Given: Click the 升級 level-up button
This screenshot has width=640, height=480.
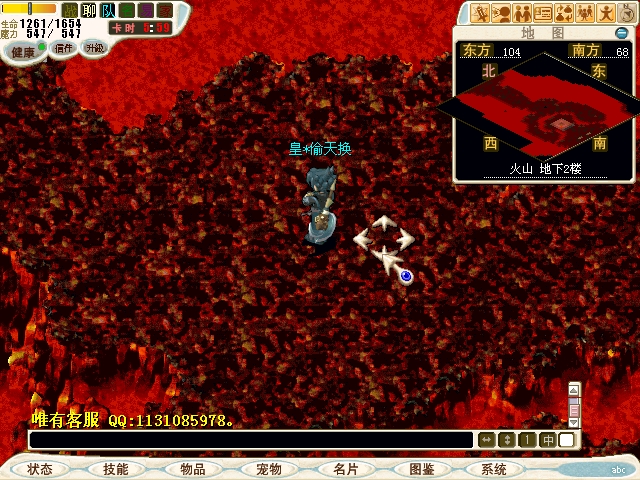Looking at the screenshot, I should [x=94, y=47].
